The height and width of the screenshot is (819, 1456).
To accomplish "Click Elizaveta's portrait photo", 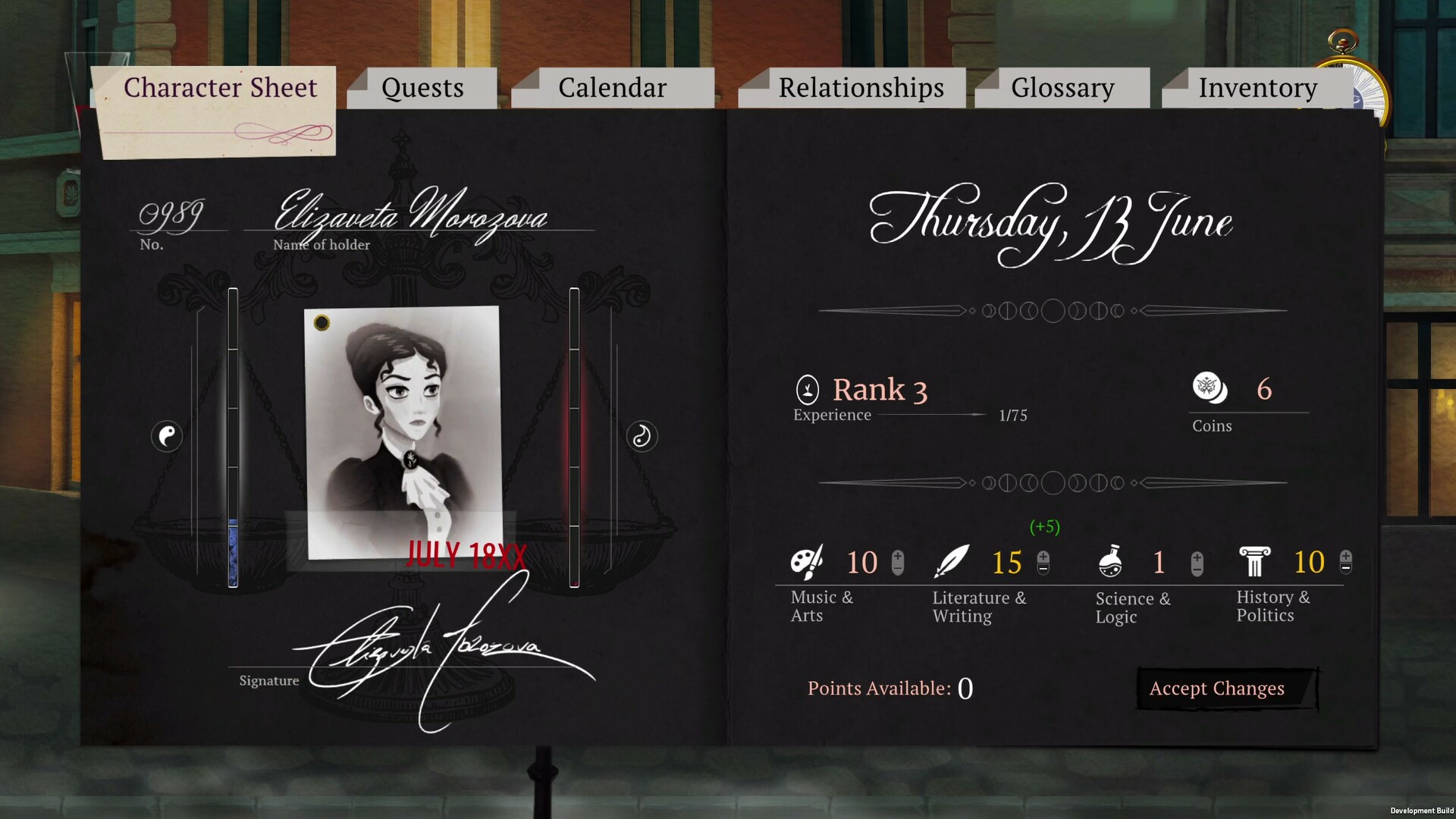I will 403,431.
